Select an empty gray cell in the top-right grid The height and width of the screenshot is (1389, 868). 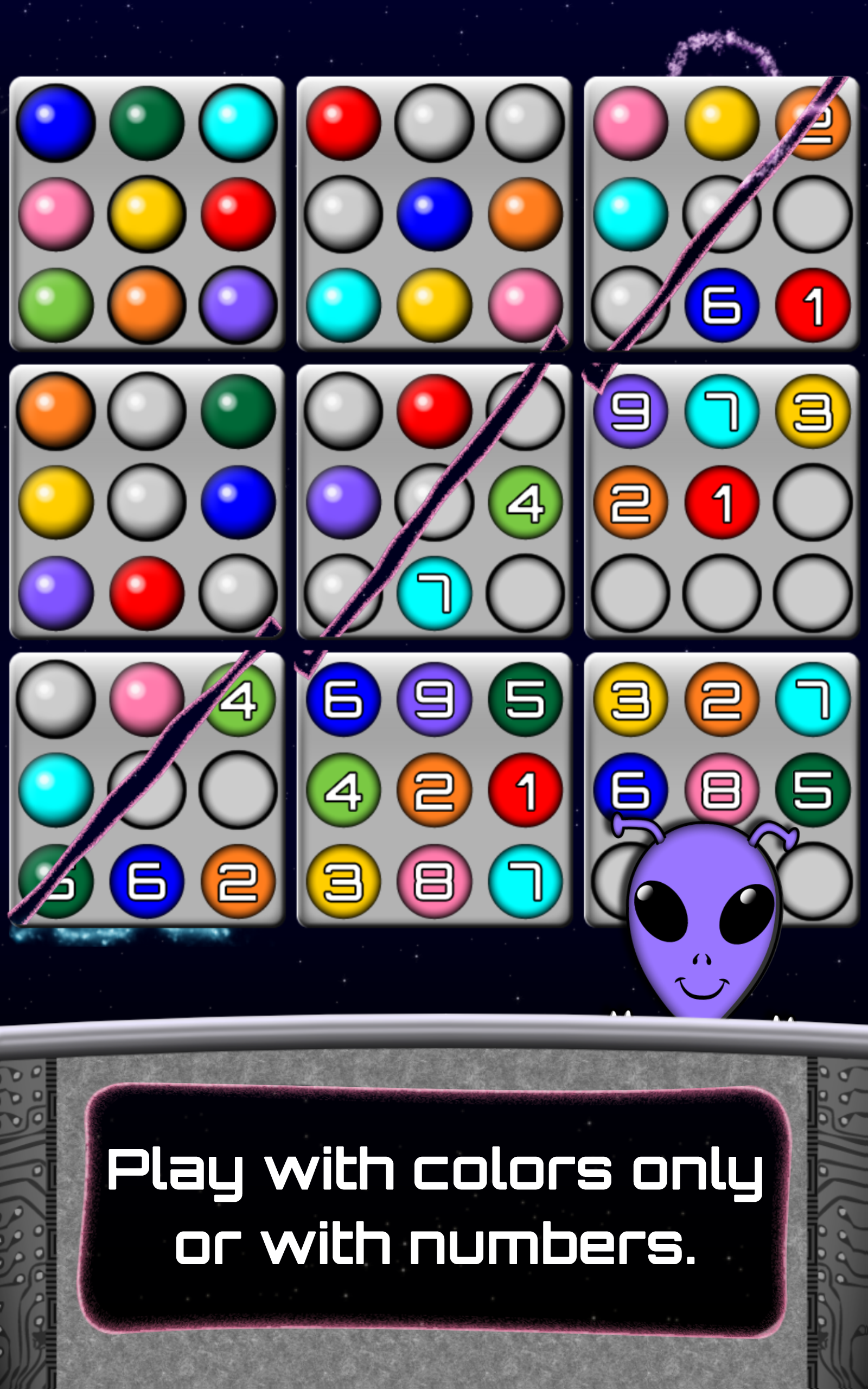(x=809, y=215)
